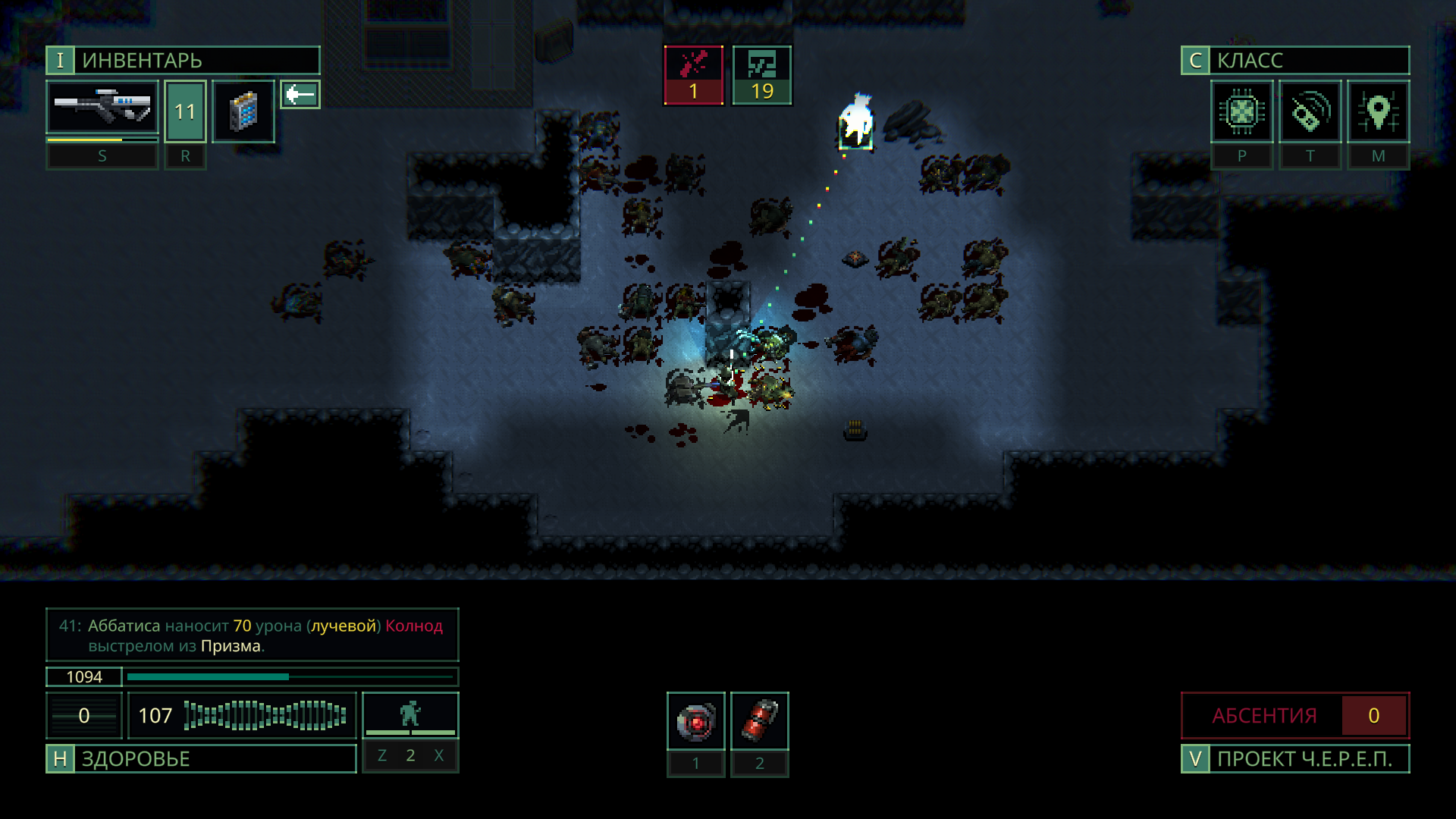The width and height of the screenshot is (1456, 819).
Task: Click the white arrow swap button
Action: (x=300, y=95)
